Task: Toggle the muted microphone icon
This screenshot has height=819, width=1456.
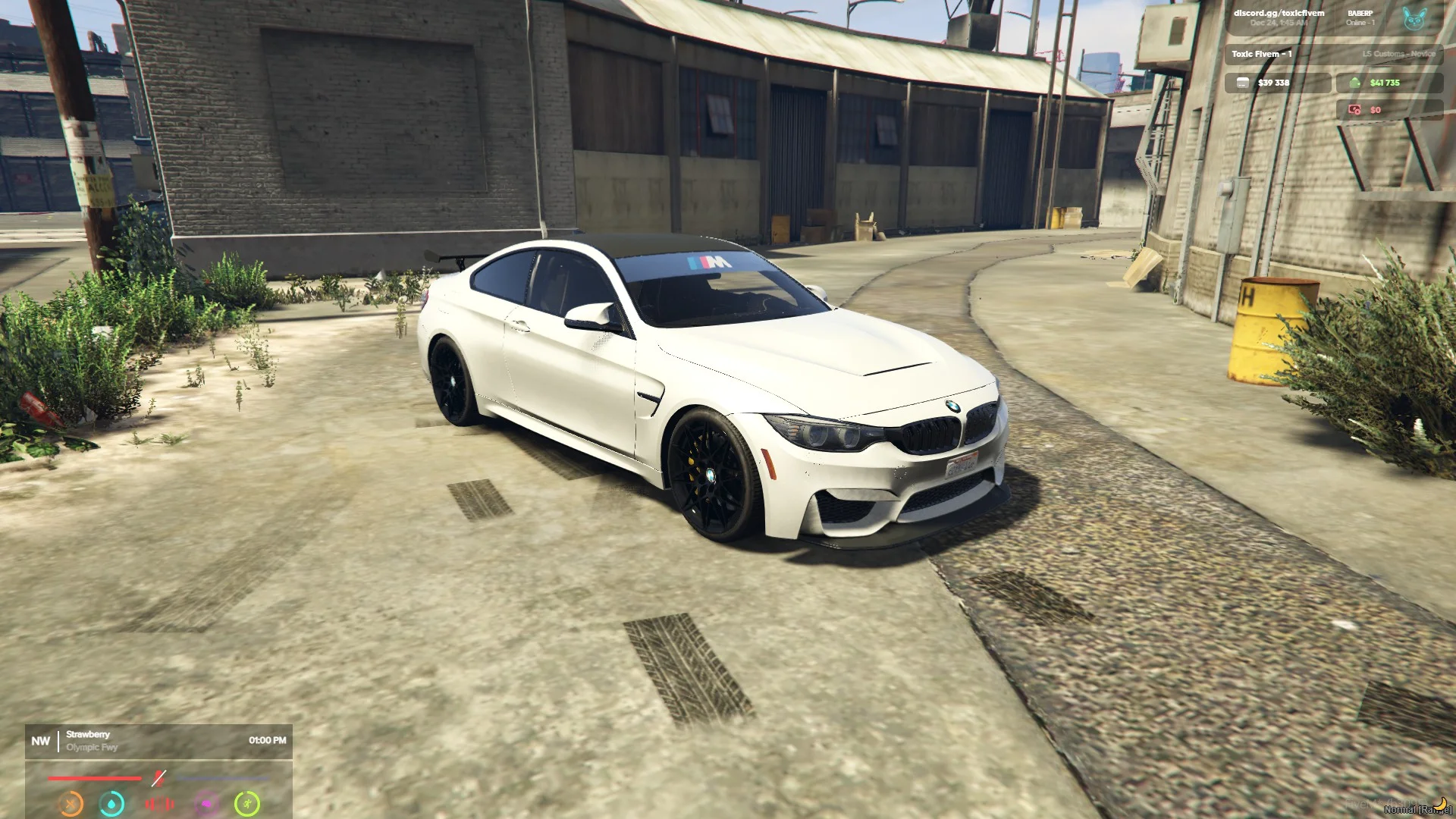Action: coord(158,778)
